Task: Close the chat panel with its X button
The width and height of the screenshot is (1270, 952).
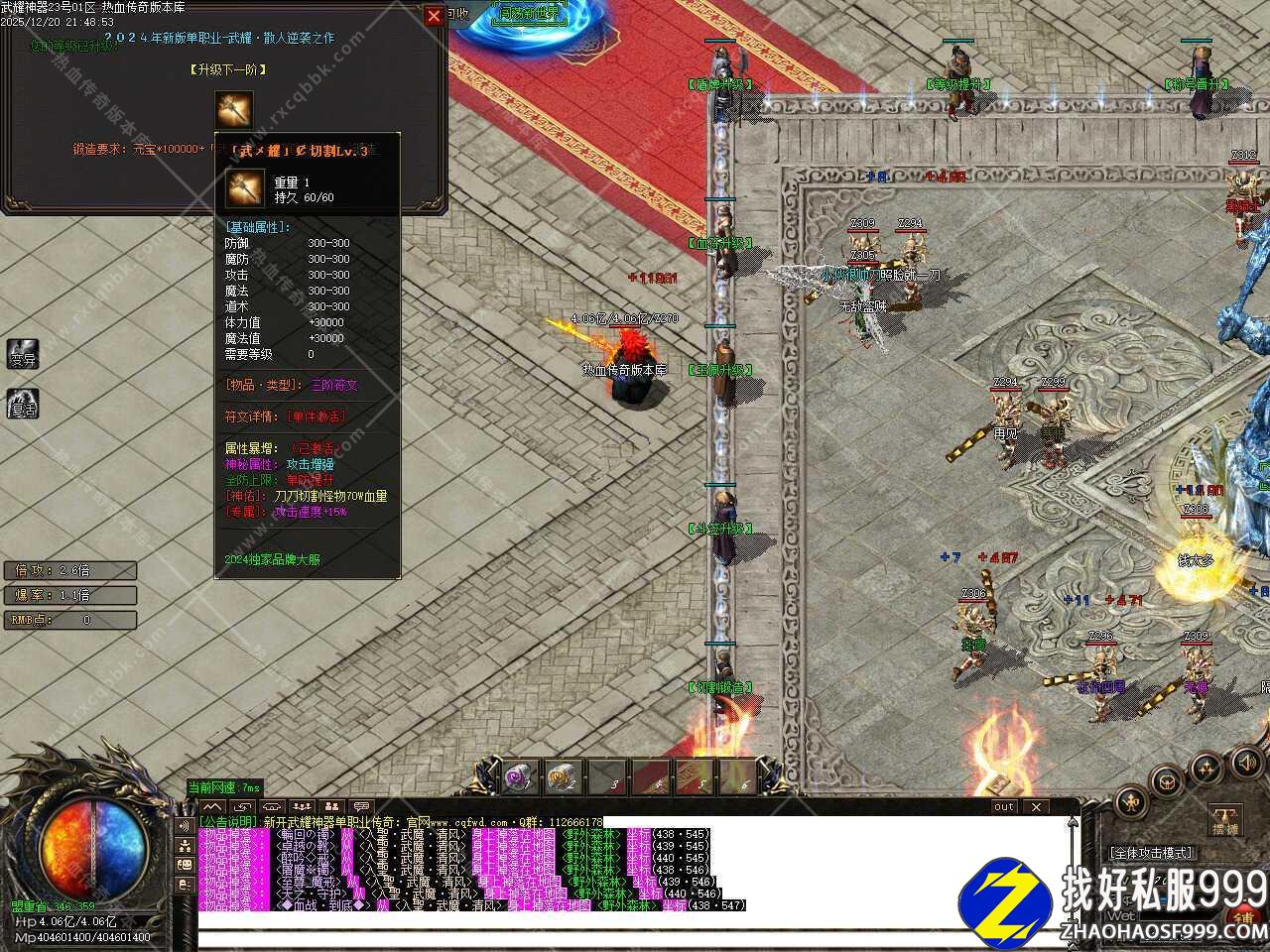Action: click(x=1036, y=806)
